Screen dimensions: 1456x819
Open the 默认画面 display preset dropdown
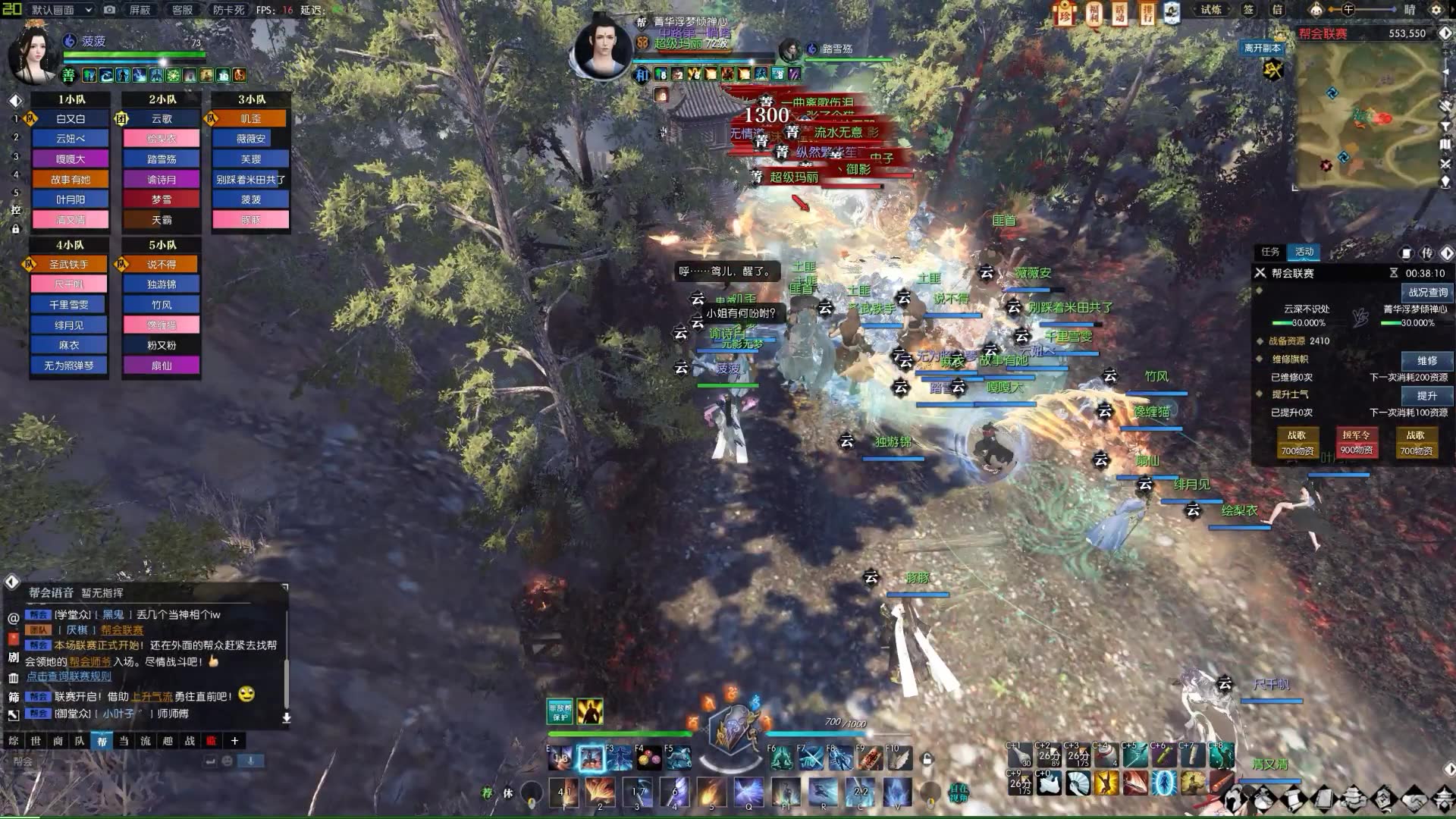[x=62, y=10]
